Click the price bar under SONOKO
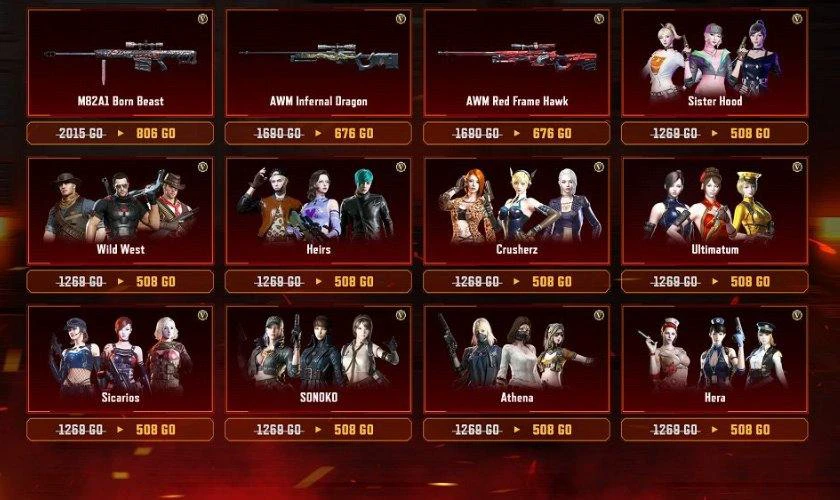840x500 pixels. point(318,429)
